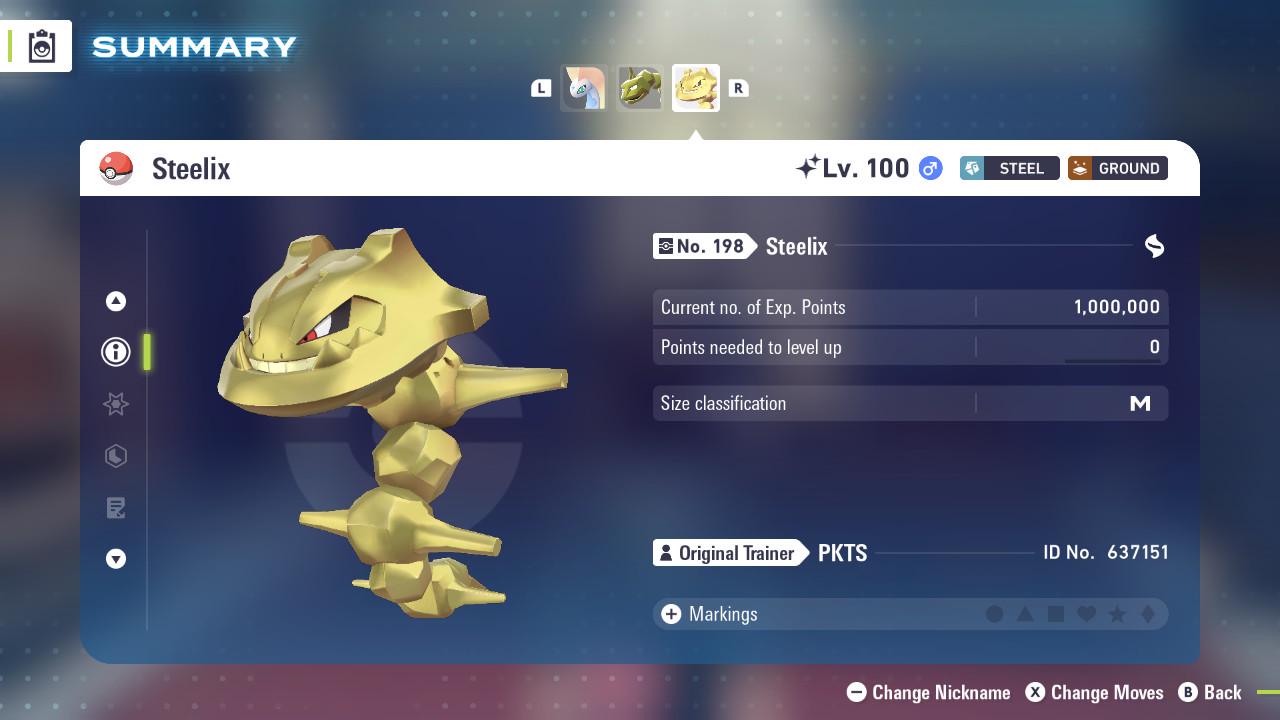Click the down arrow below the page tabs
1280x720 pixels.
[116, 559]
